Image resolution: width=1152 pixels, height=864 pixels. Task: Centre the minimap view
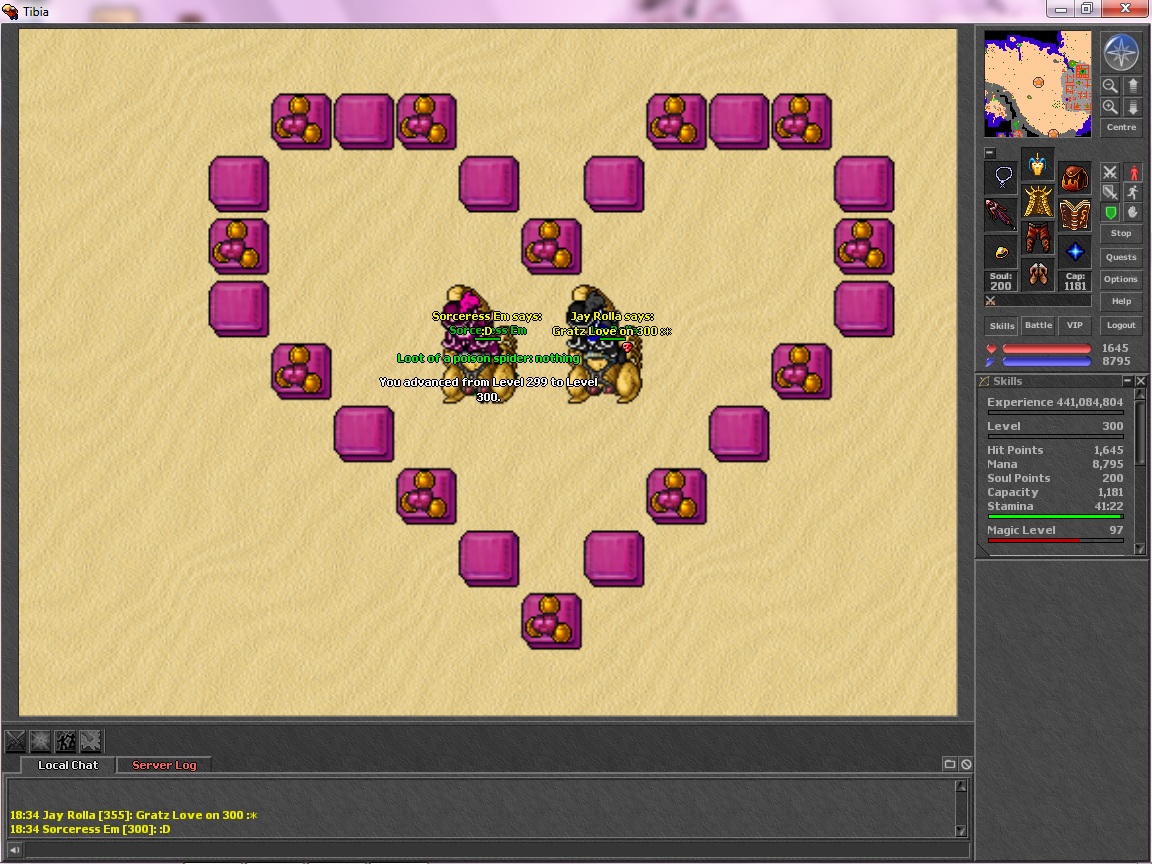[1121, 127]
